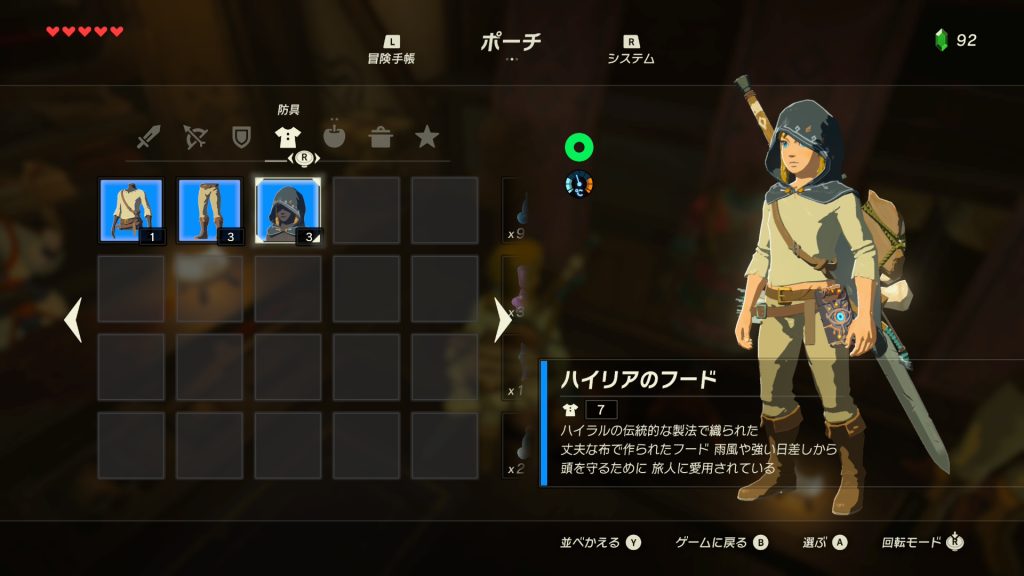Select the armor shirt category tab
This screenshot has height=576, width=1024.
click(288, 137)
